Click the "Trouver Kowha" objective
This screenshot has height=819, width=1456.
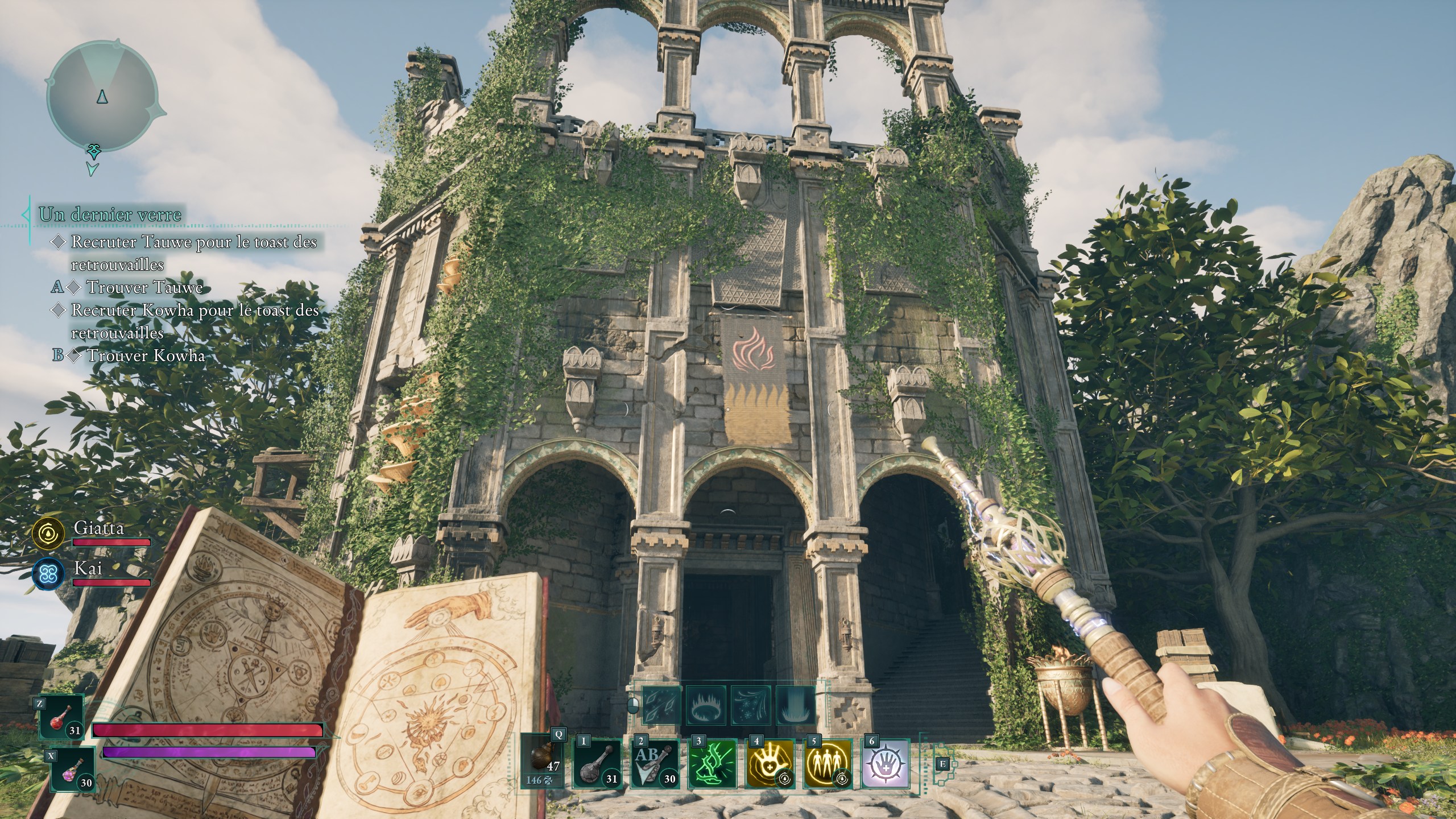(x=146, y=355)
